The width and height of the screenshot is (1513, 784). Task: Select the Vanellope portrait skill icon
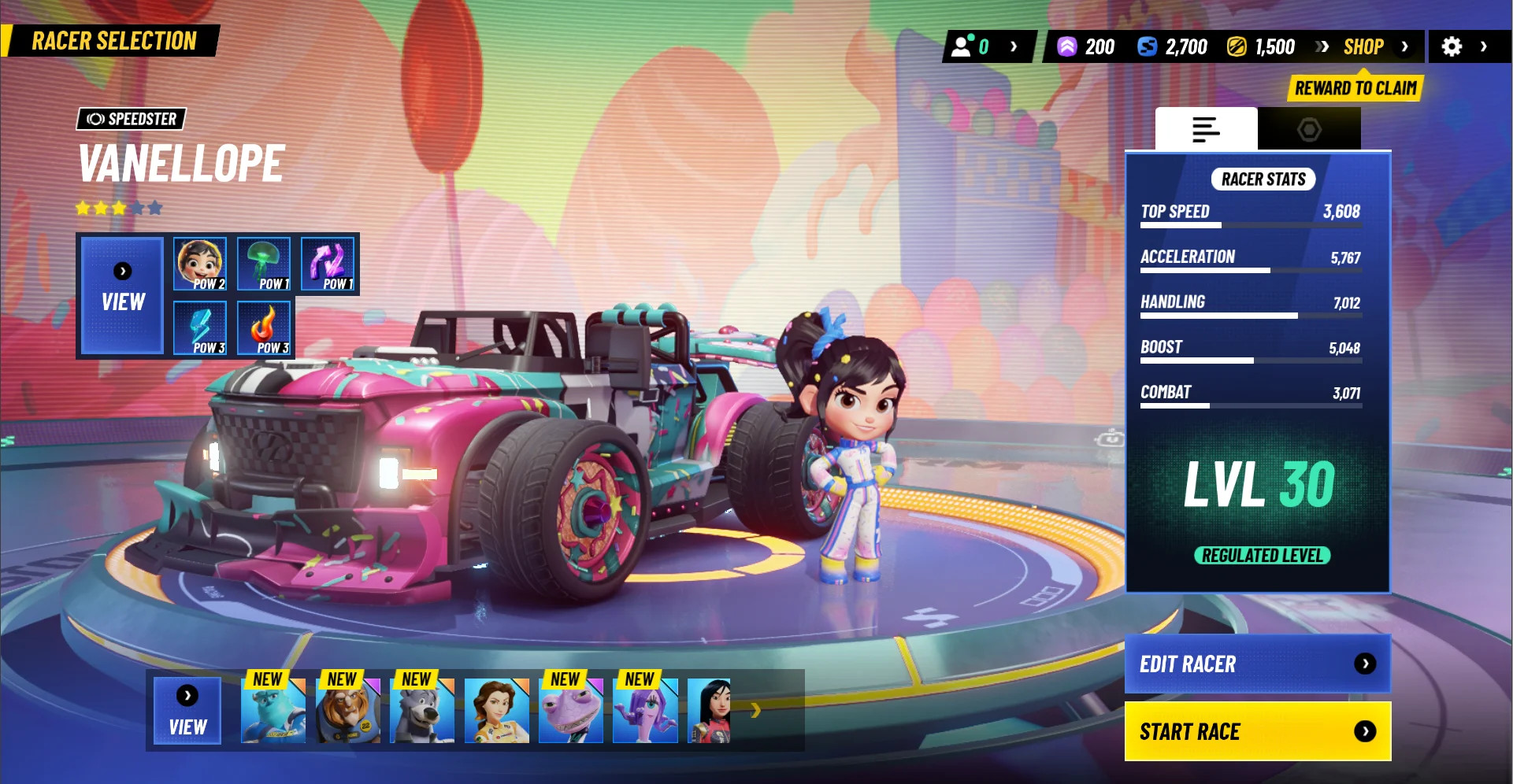200,264
